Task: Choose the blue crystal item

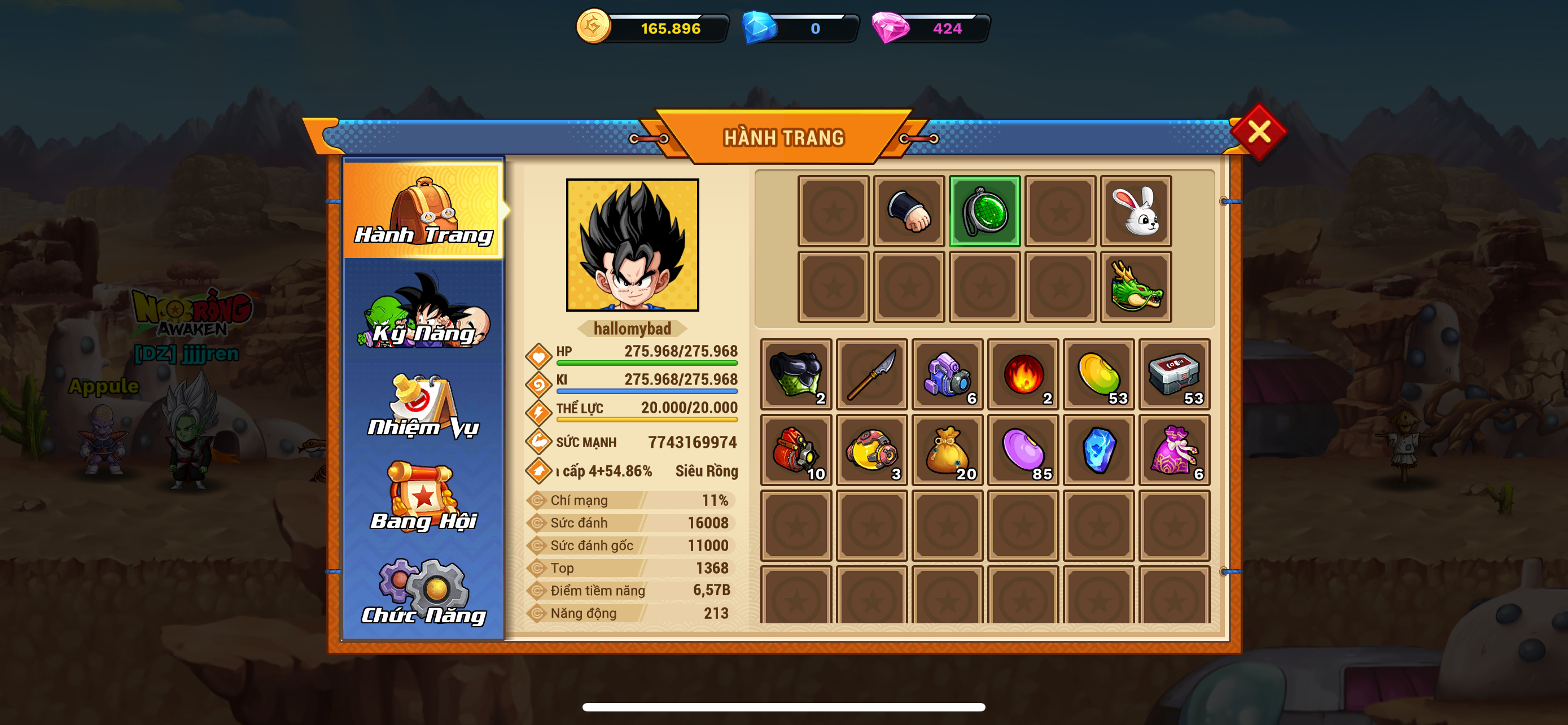Action: coord(1099,450)
